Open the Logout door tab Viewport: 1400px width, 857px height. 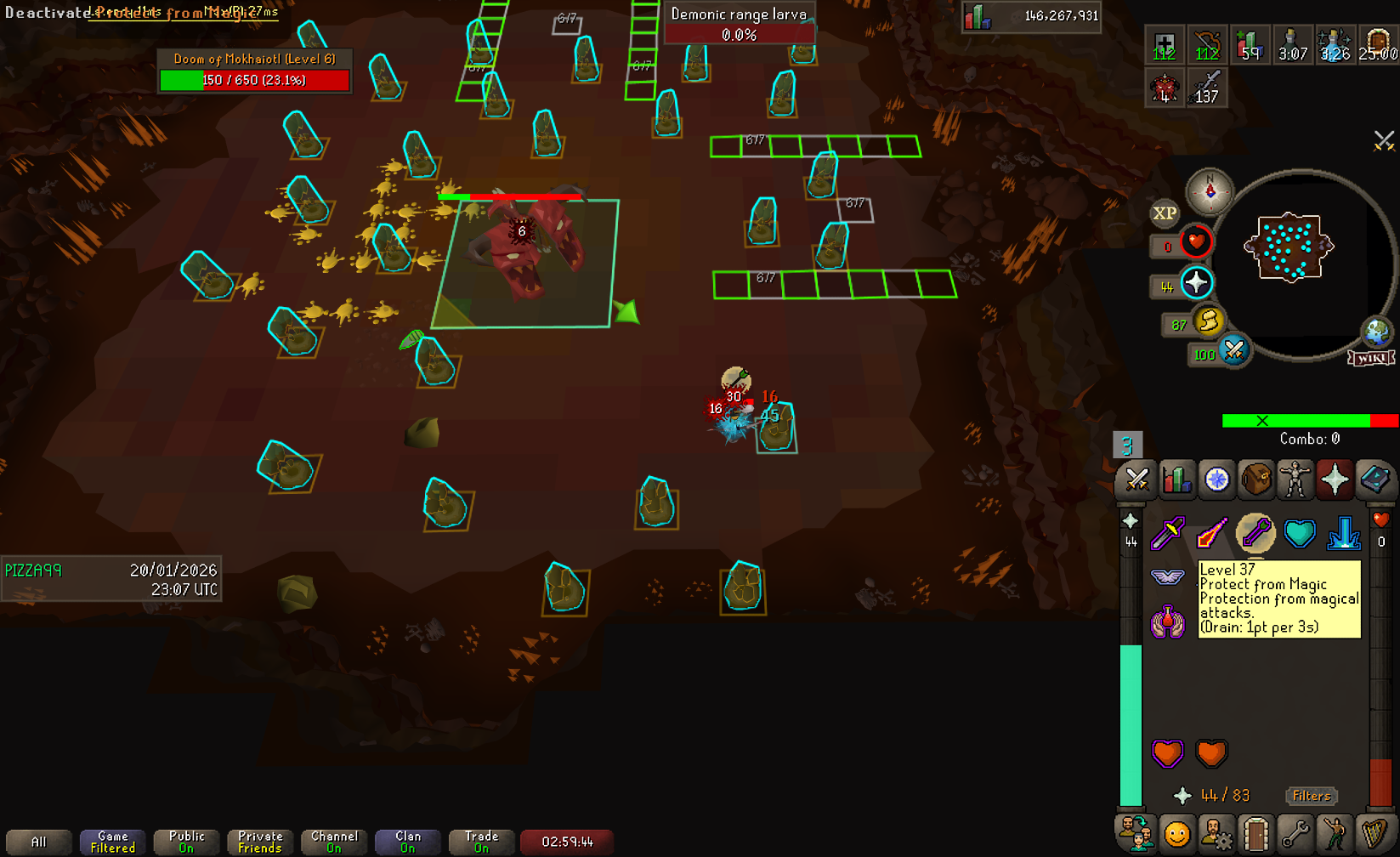point(1255,834)
